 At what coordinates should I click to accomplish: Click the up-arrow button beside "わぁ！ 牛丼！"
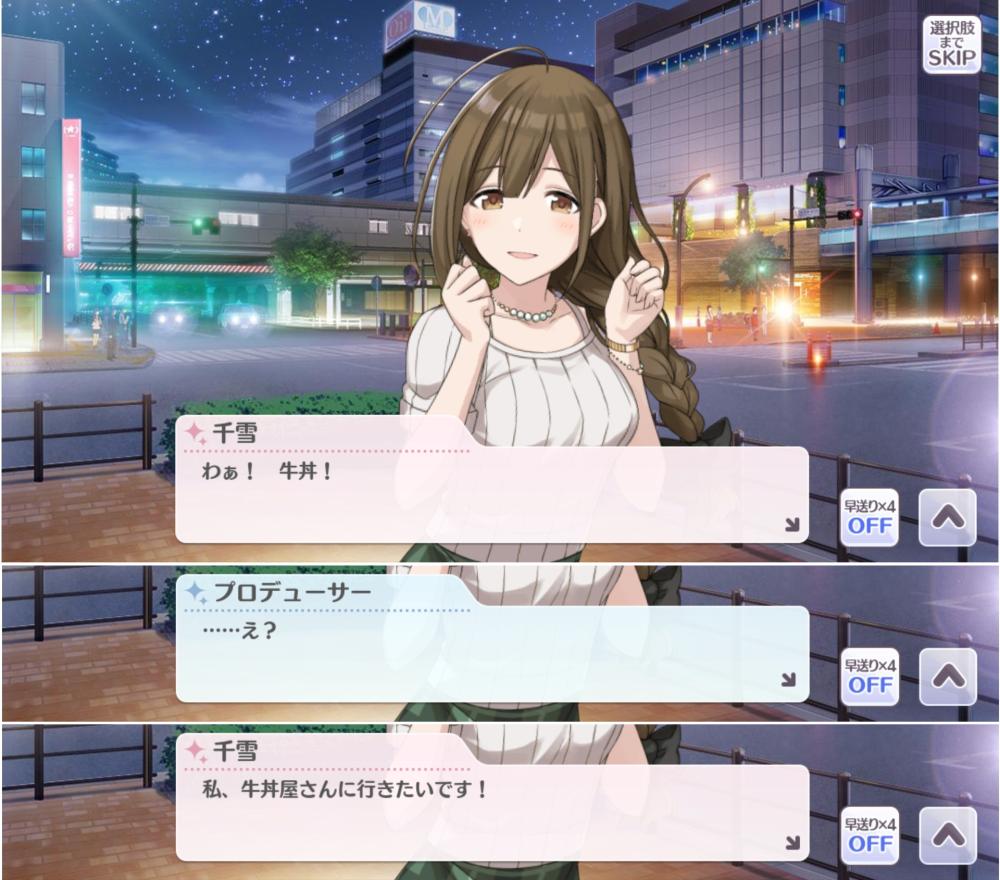click(946, 517)
